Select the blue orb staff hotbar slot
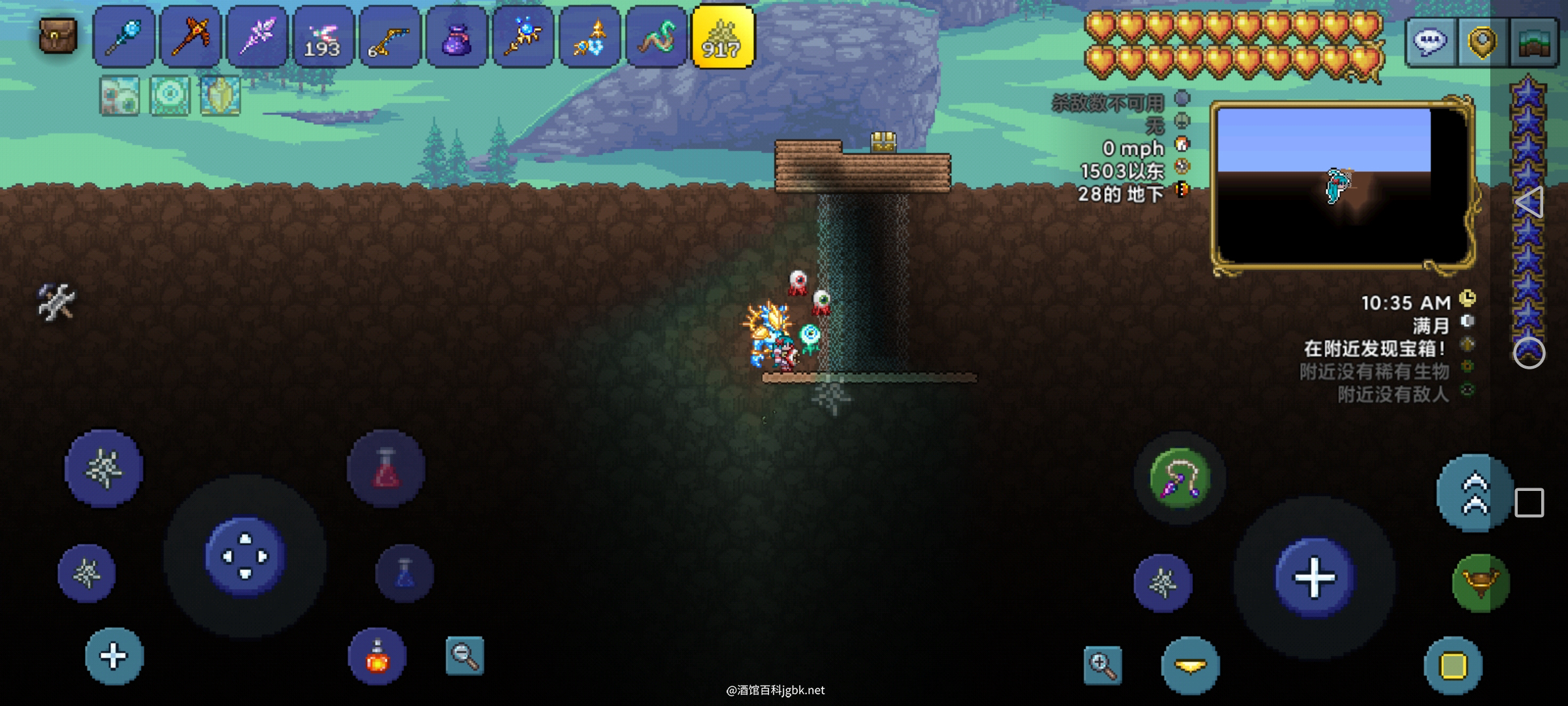Image resolution: width=1568 pixels, height=706 pixels. (x=124, y=37)
